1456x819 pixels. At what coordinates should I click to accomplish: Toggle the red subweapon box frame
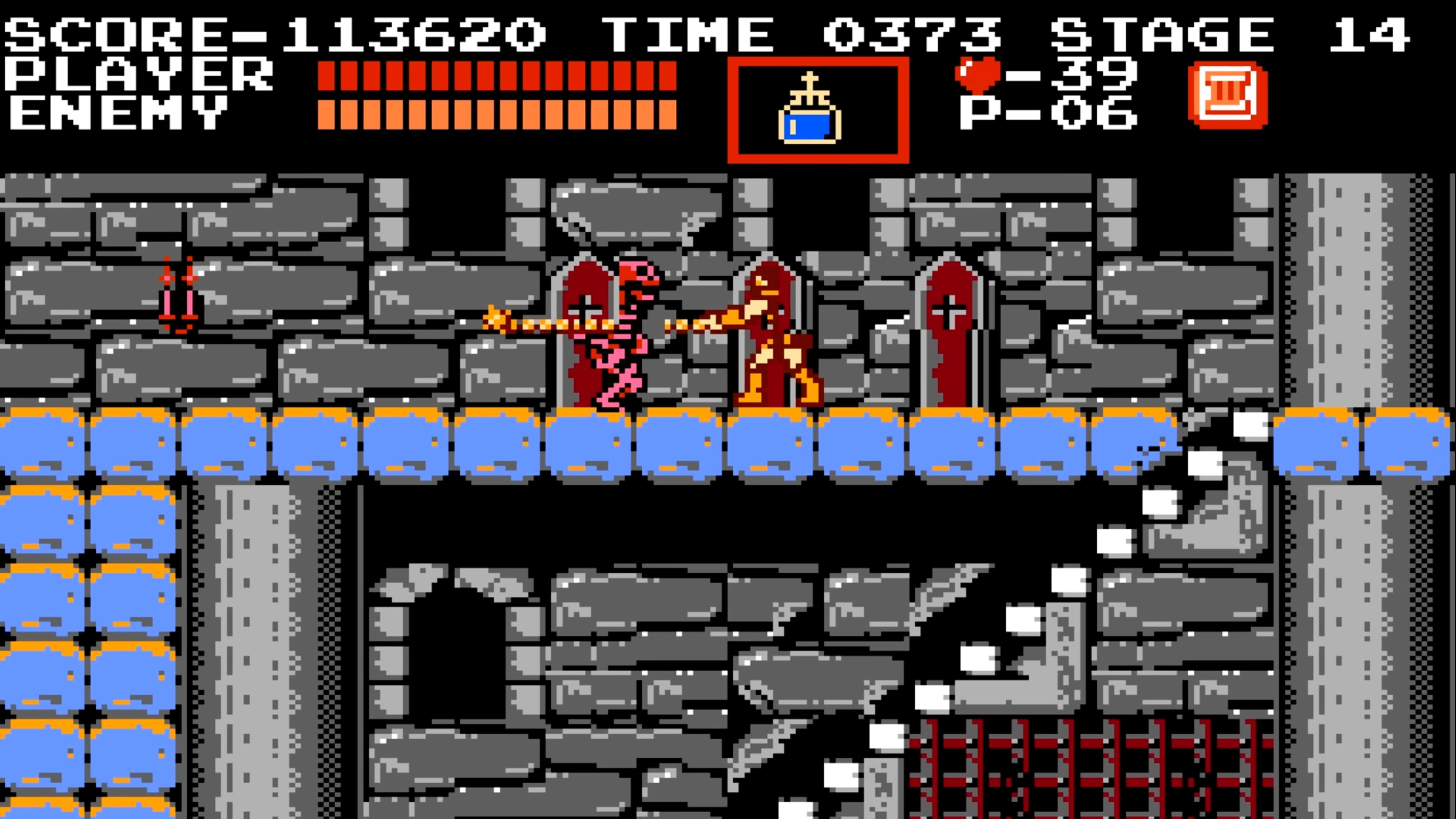818,62
